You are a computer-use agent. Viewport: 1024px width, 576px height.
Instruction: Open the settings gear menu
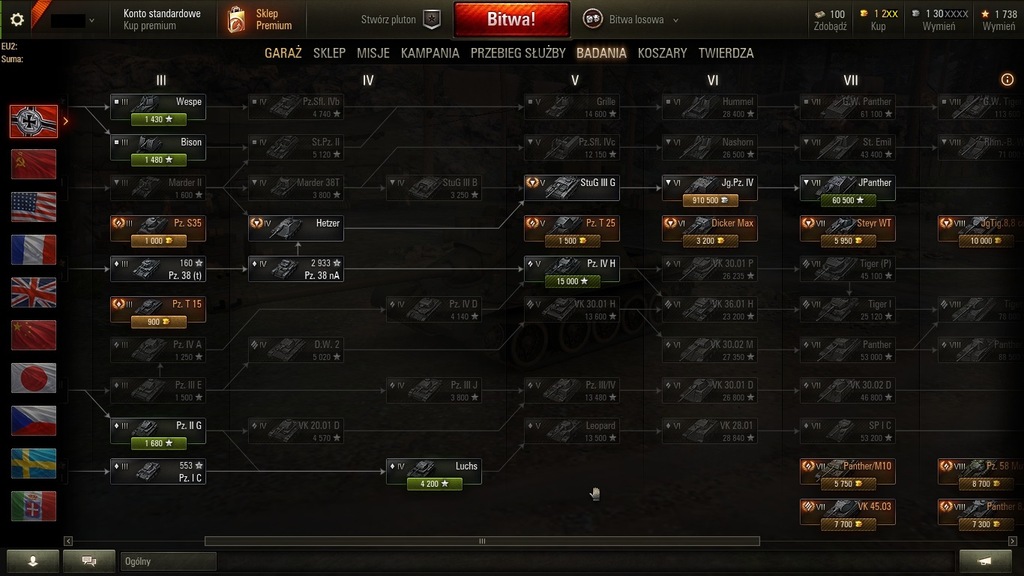coord(16,19)
